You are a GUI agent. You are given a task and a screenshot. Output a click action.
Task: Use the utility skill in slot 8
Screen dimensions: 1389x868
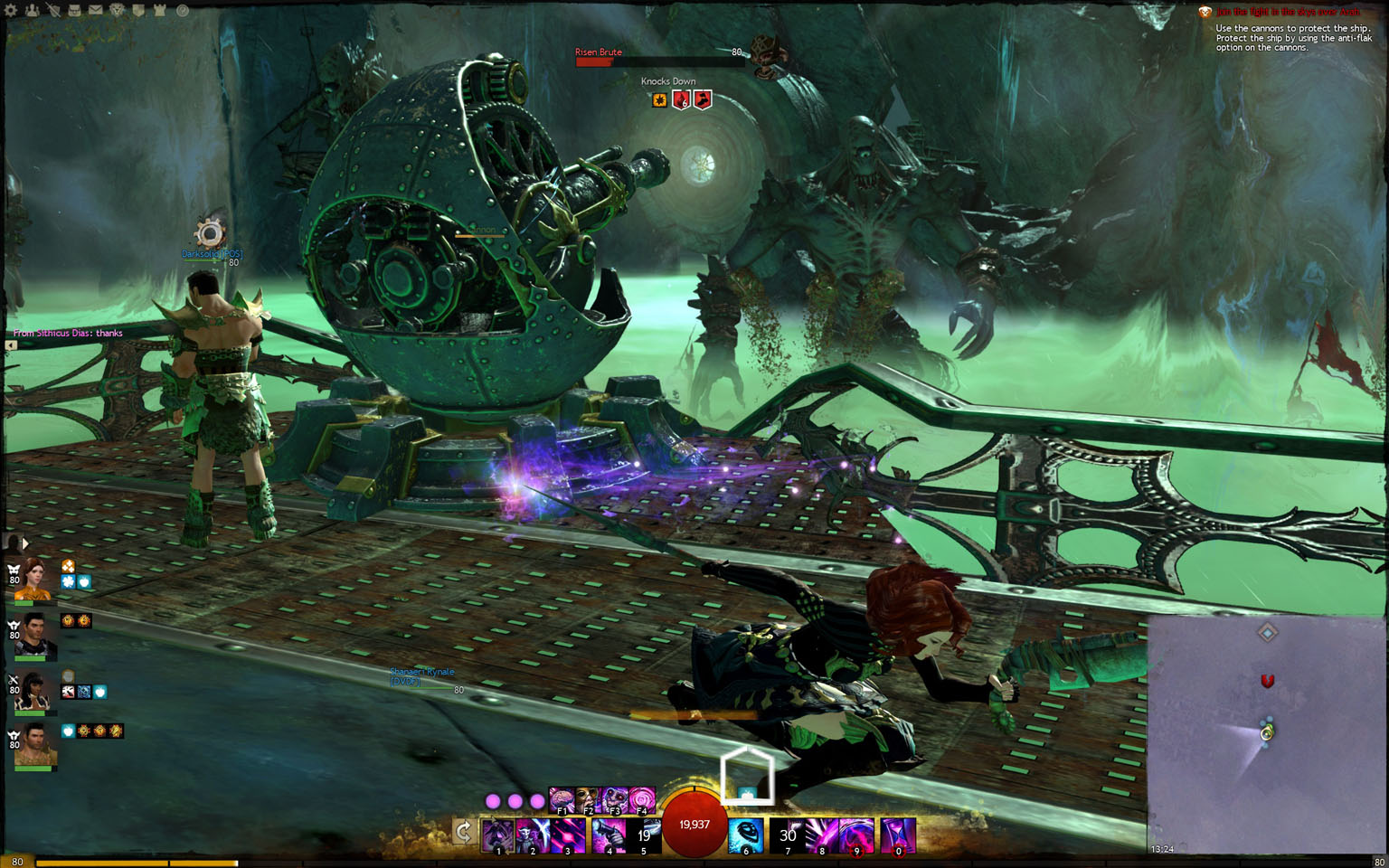coord(821,835)
